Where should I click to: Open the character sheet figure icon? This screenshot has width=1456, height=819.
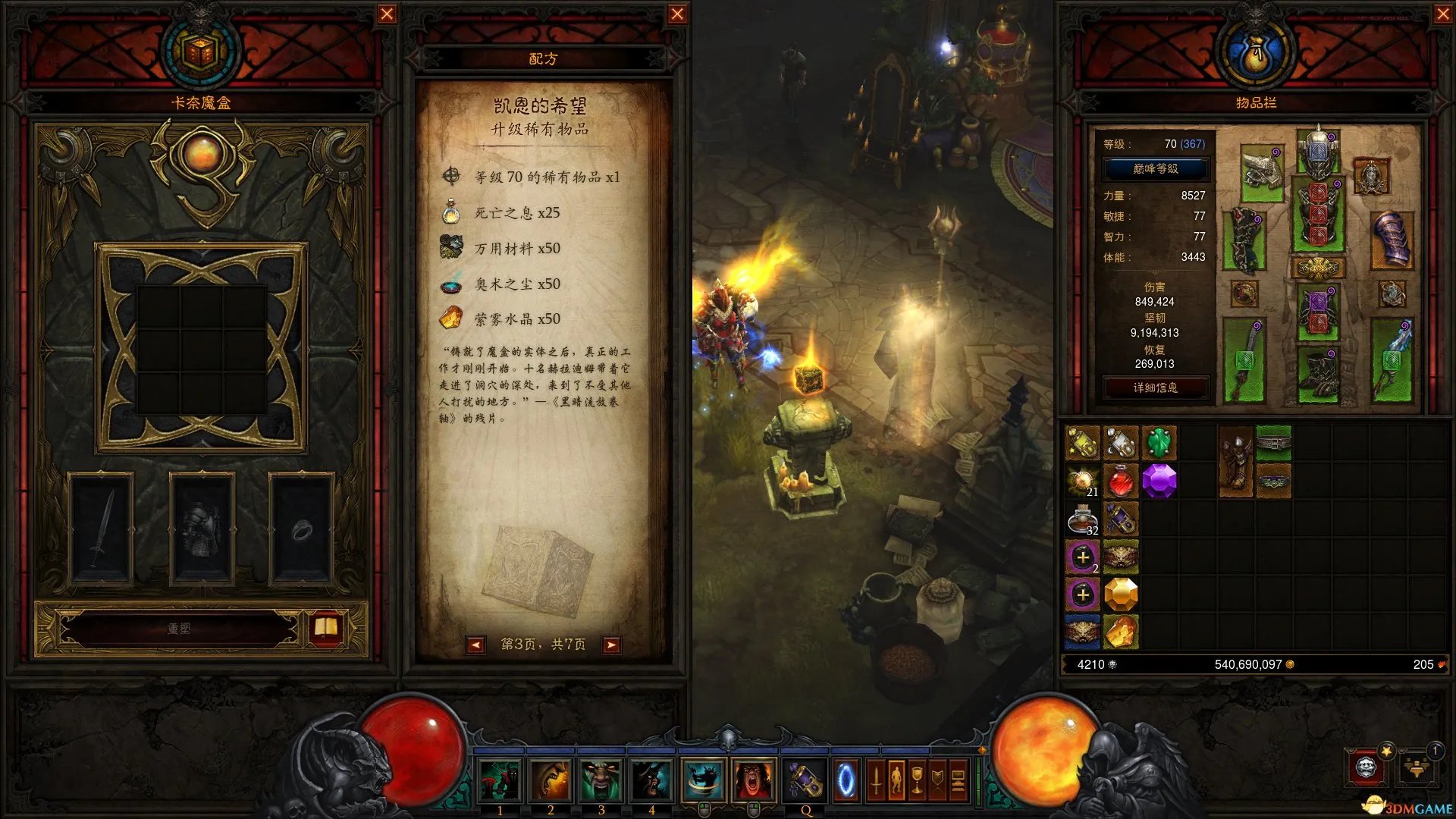click(896, 779)
